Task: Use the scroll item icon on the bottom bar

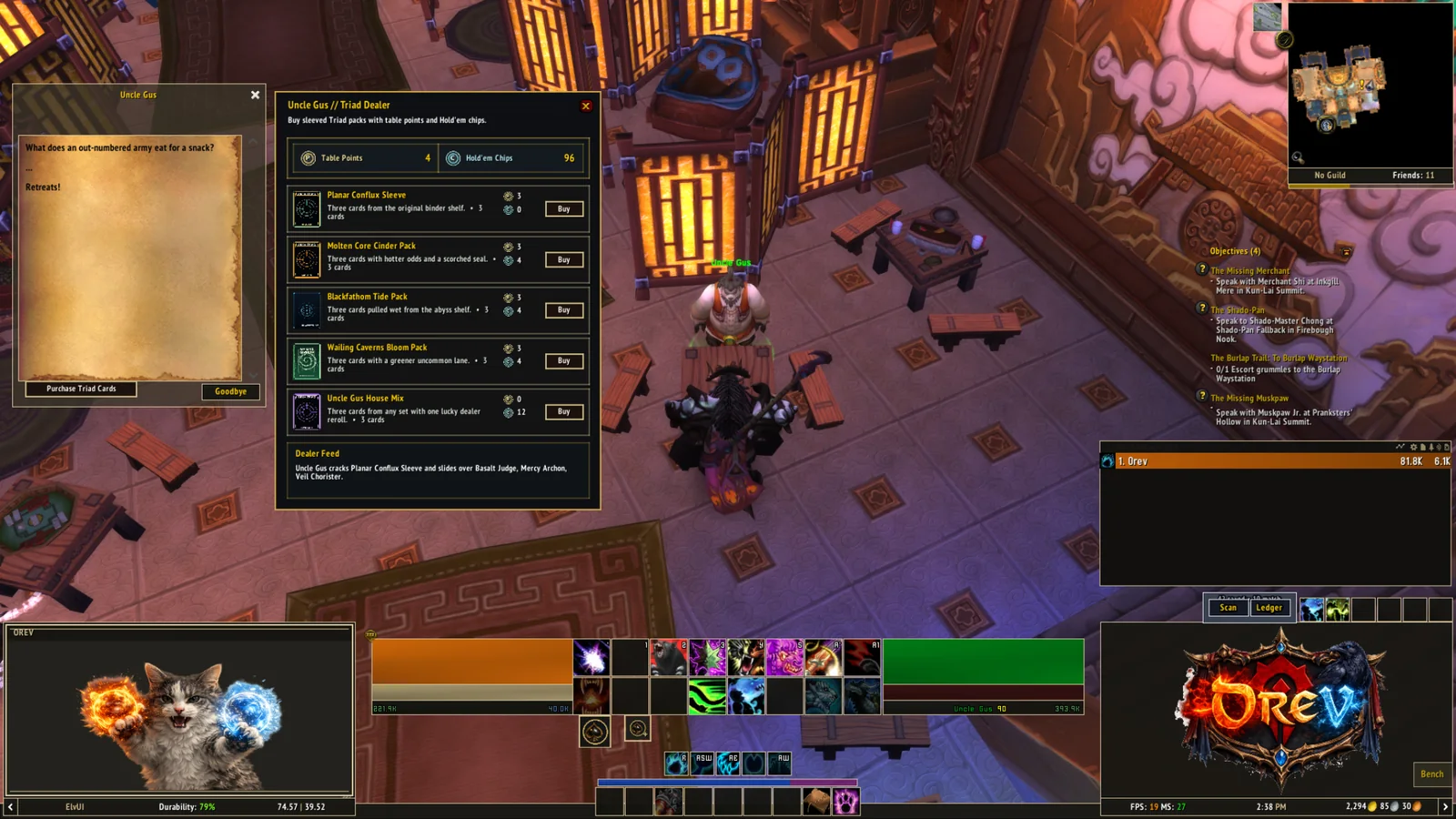Action: pos(815,802)
